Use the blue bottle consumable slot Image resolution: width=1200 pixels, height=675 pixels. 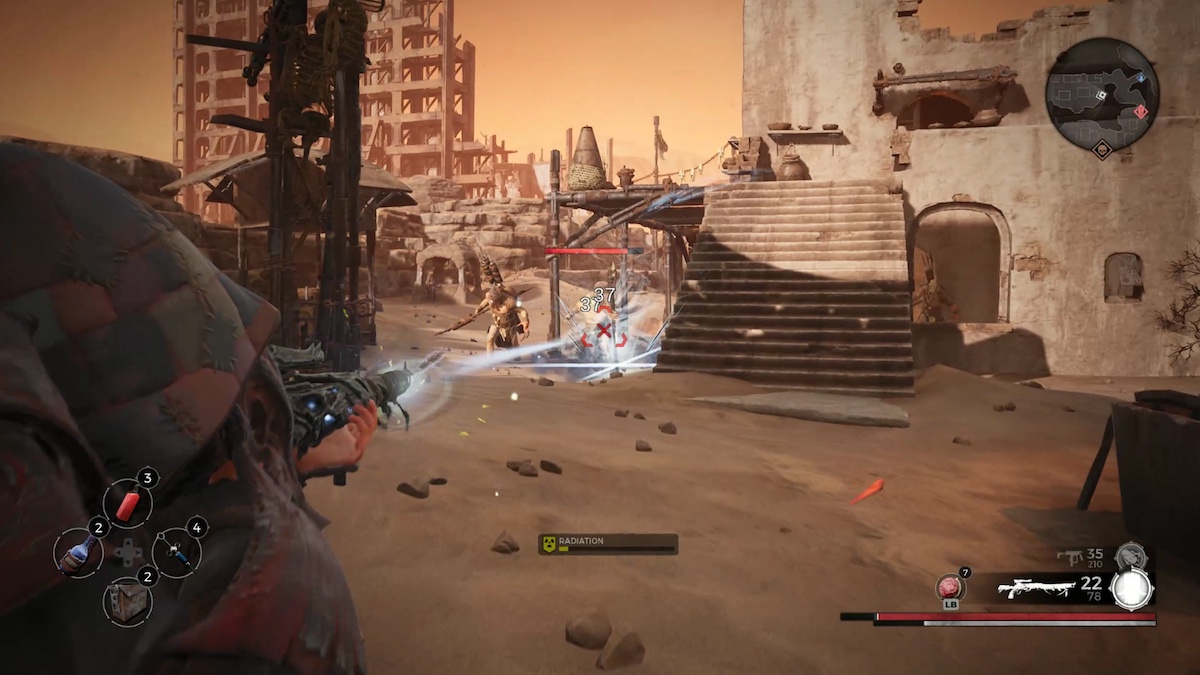click(77, 552)
